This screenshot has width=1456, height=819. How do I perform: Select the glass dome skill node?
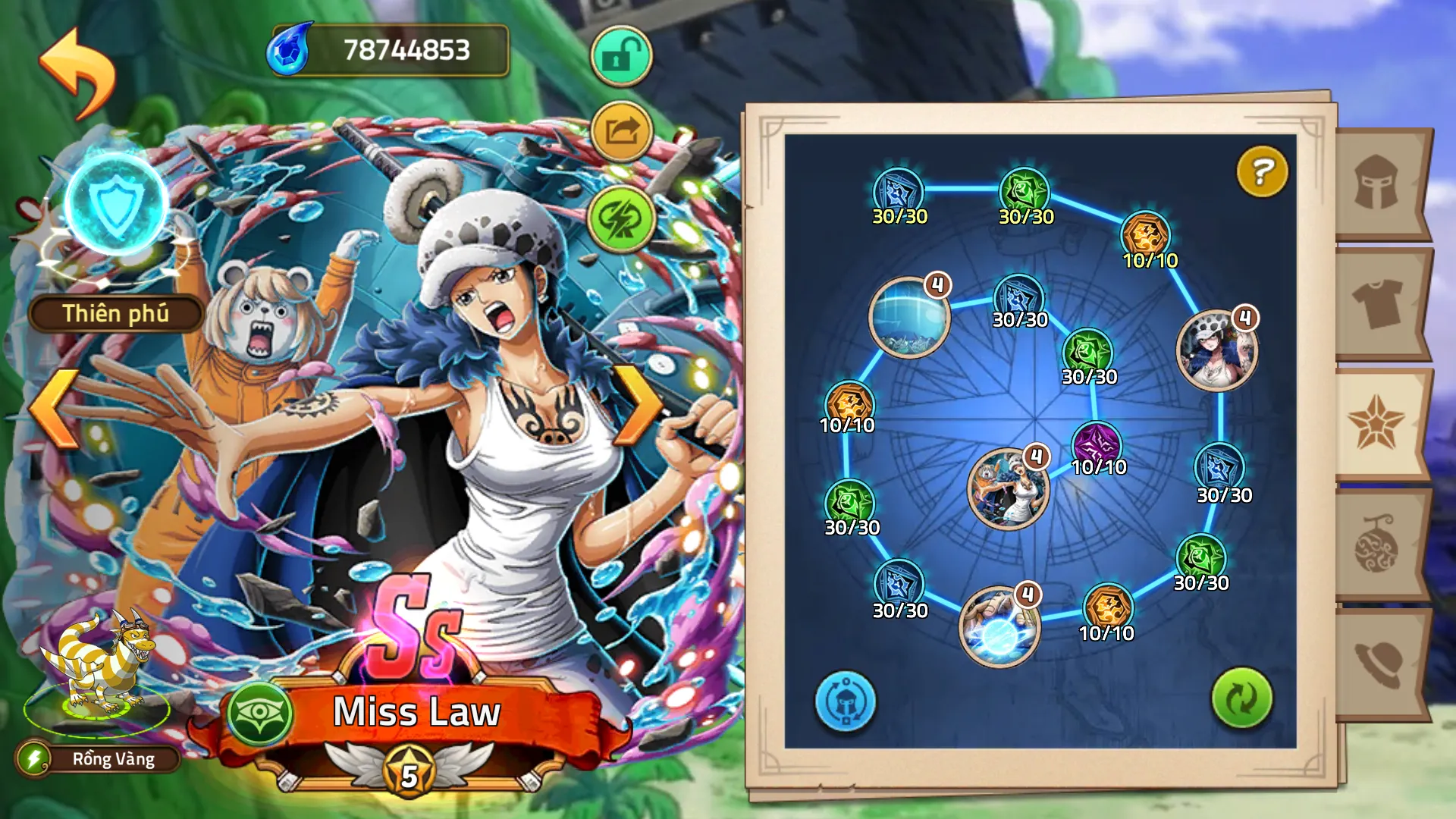click(x=908, y=318)
